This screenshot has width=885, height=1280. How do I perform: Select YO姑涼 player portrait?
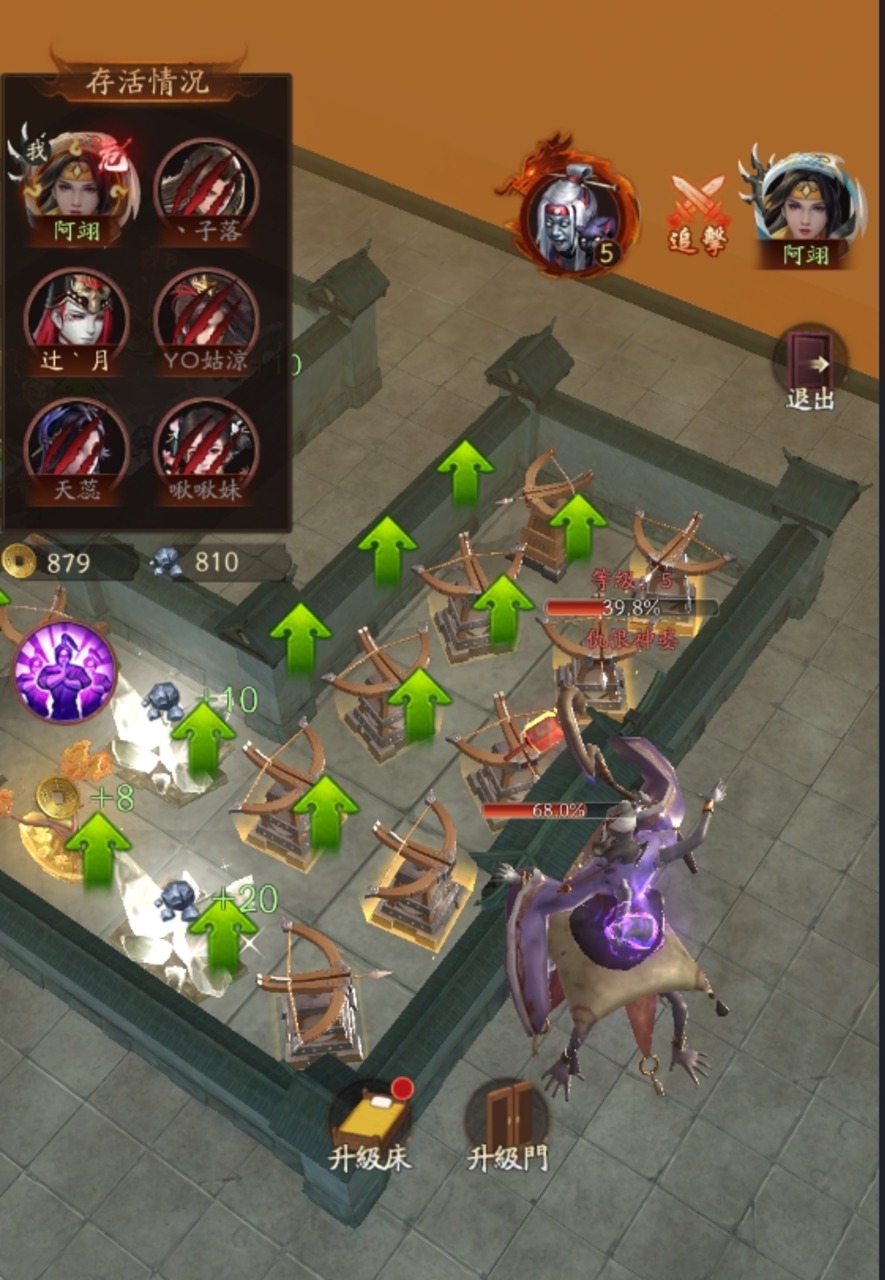pyautogui.click(x=206, y=313)
